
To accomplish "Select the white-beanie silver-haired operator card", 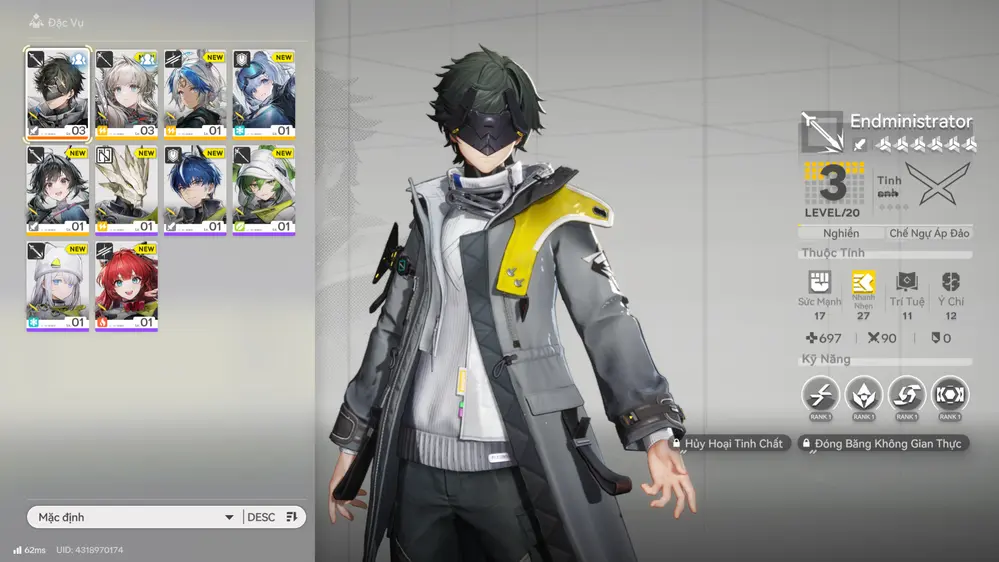I will click(x=58, y=286).
